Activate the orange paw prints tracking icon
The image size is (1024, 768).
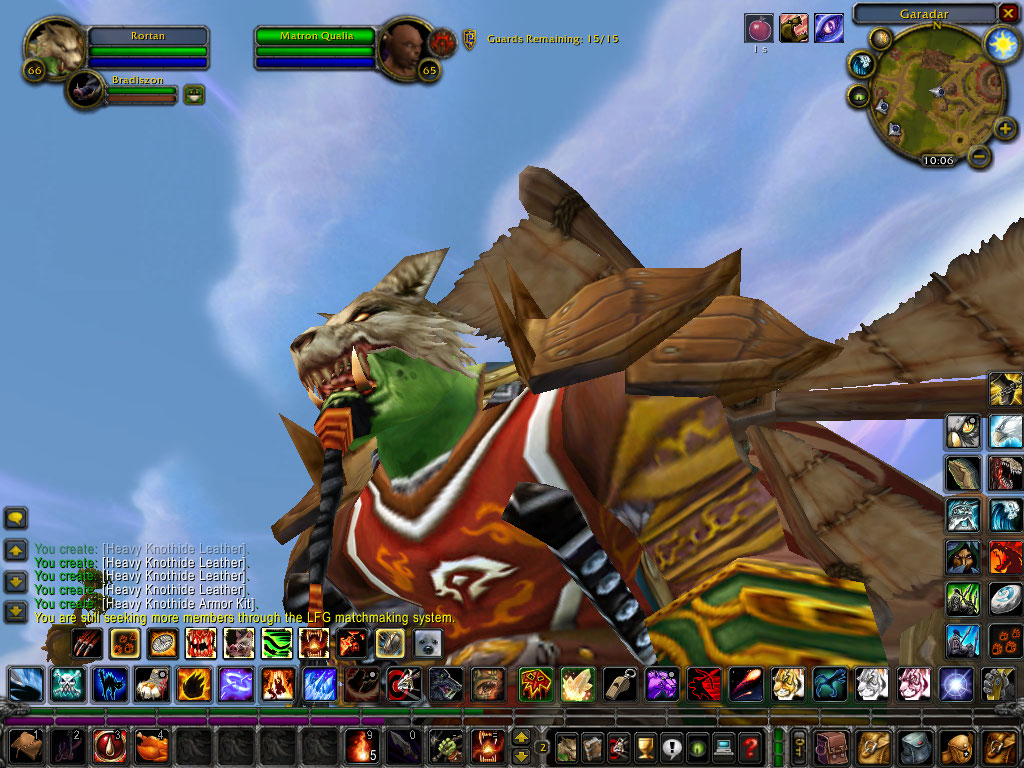tap(1005, 640)
